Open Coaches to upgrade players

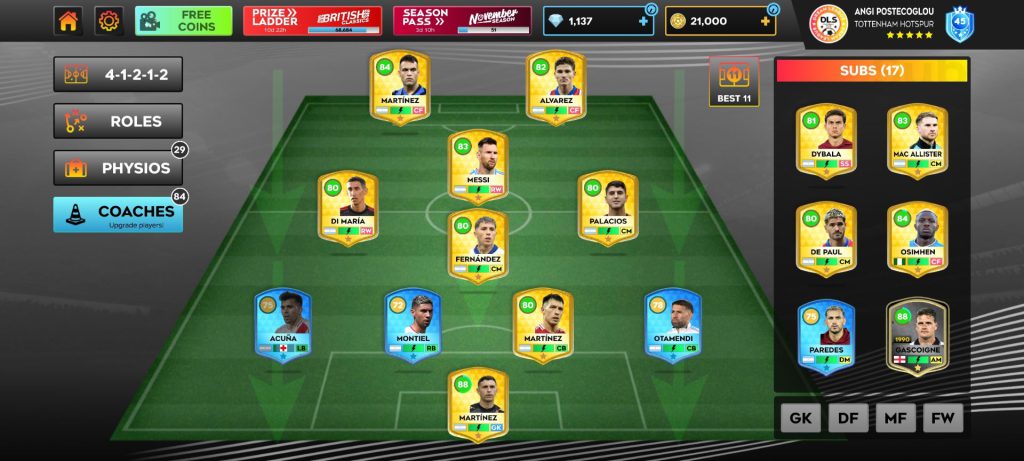(x=118, y=214)
